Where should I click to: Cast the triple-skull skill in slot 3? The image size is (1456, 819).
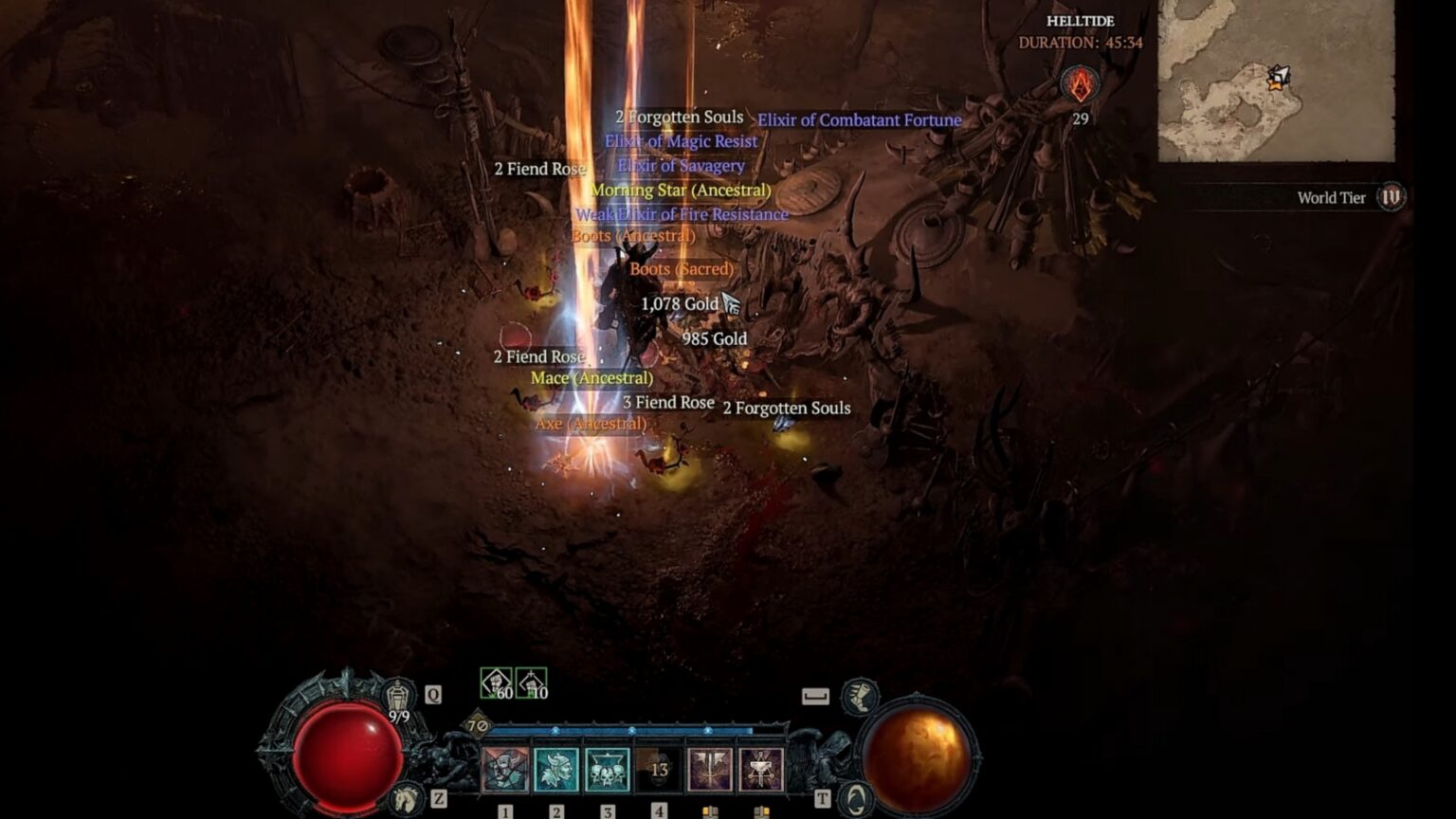point(606,771)
